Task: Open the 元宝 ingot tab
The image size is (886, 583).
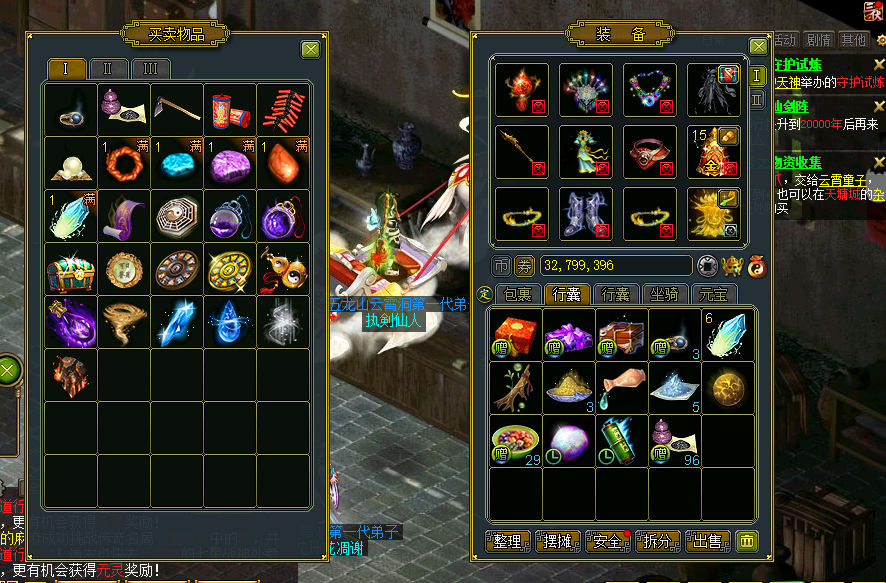Action: point(714,295)
